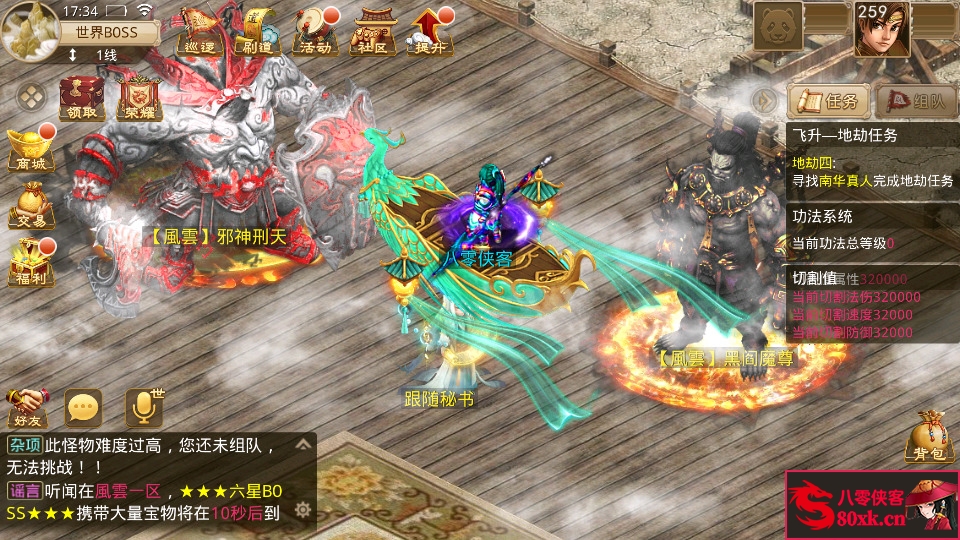
Task: Collapse the quest panel with arrow button
Action: pyautogui.click(x=765, y=101)
